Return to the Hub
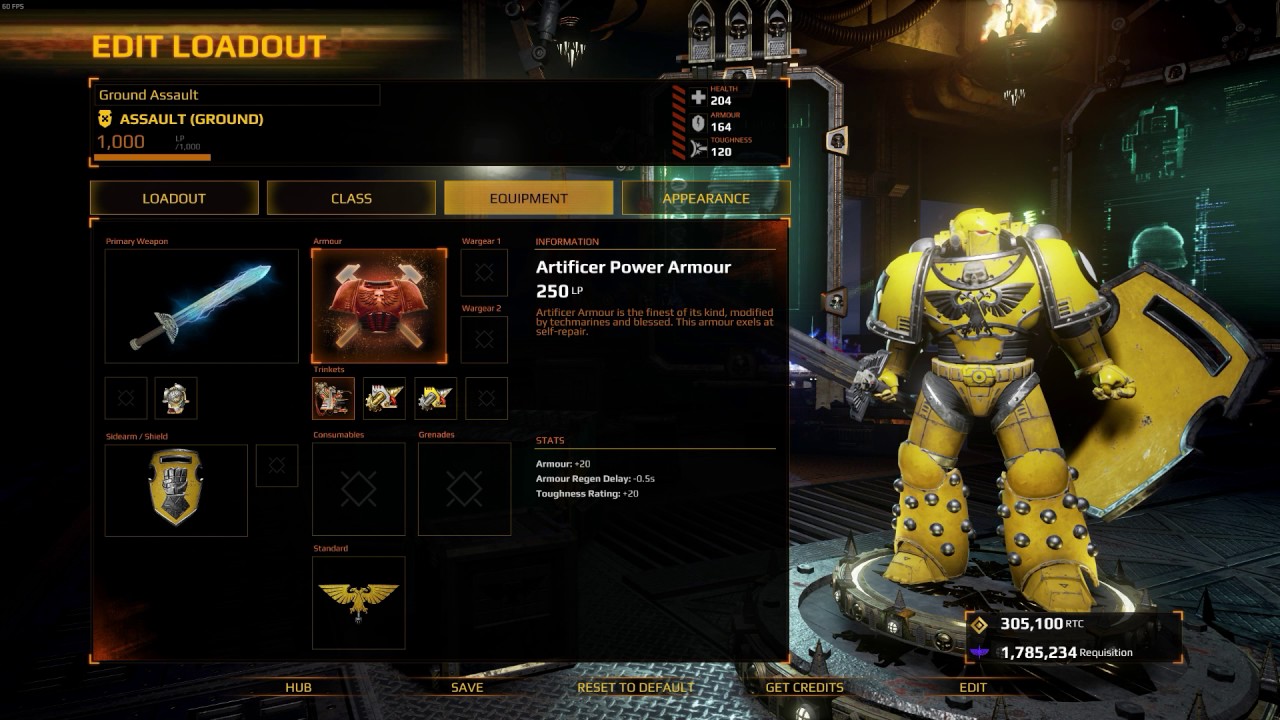1280x720 pixels. pos(298,687)
